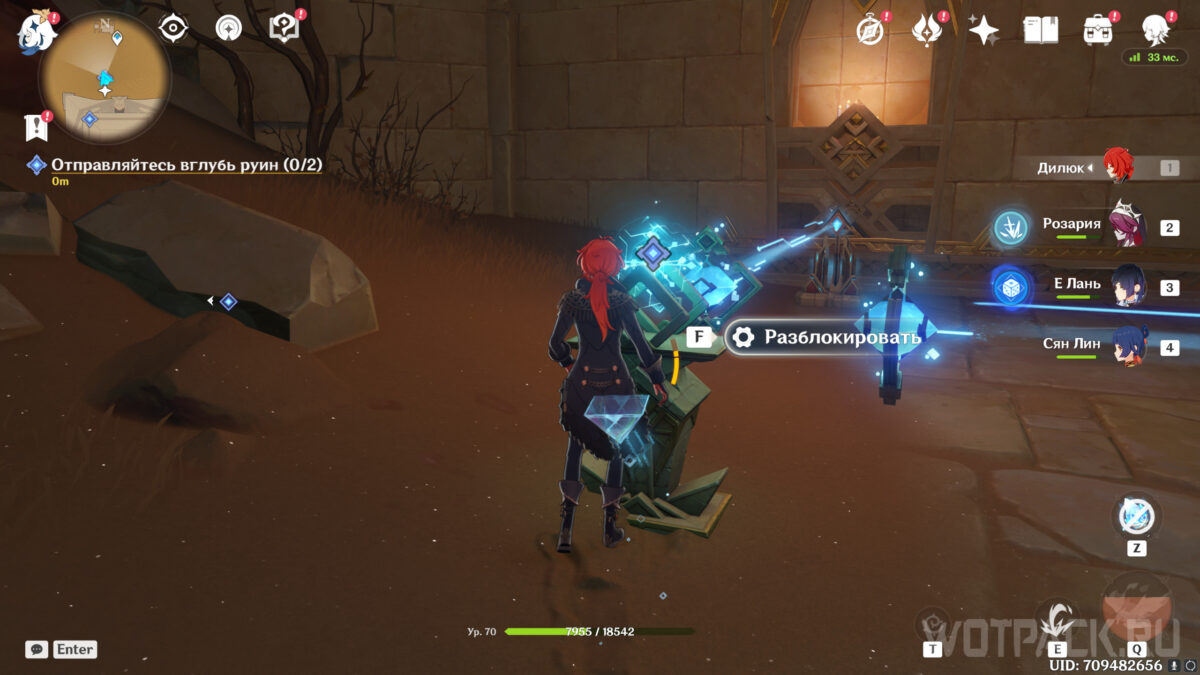Open the quest list exclamation icon
This screenshot has width=1200, height=675.
tap(37, 127)
